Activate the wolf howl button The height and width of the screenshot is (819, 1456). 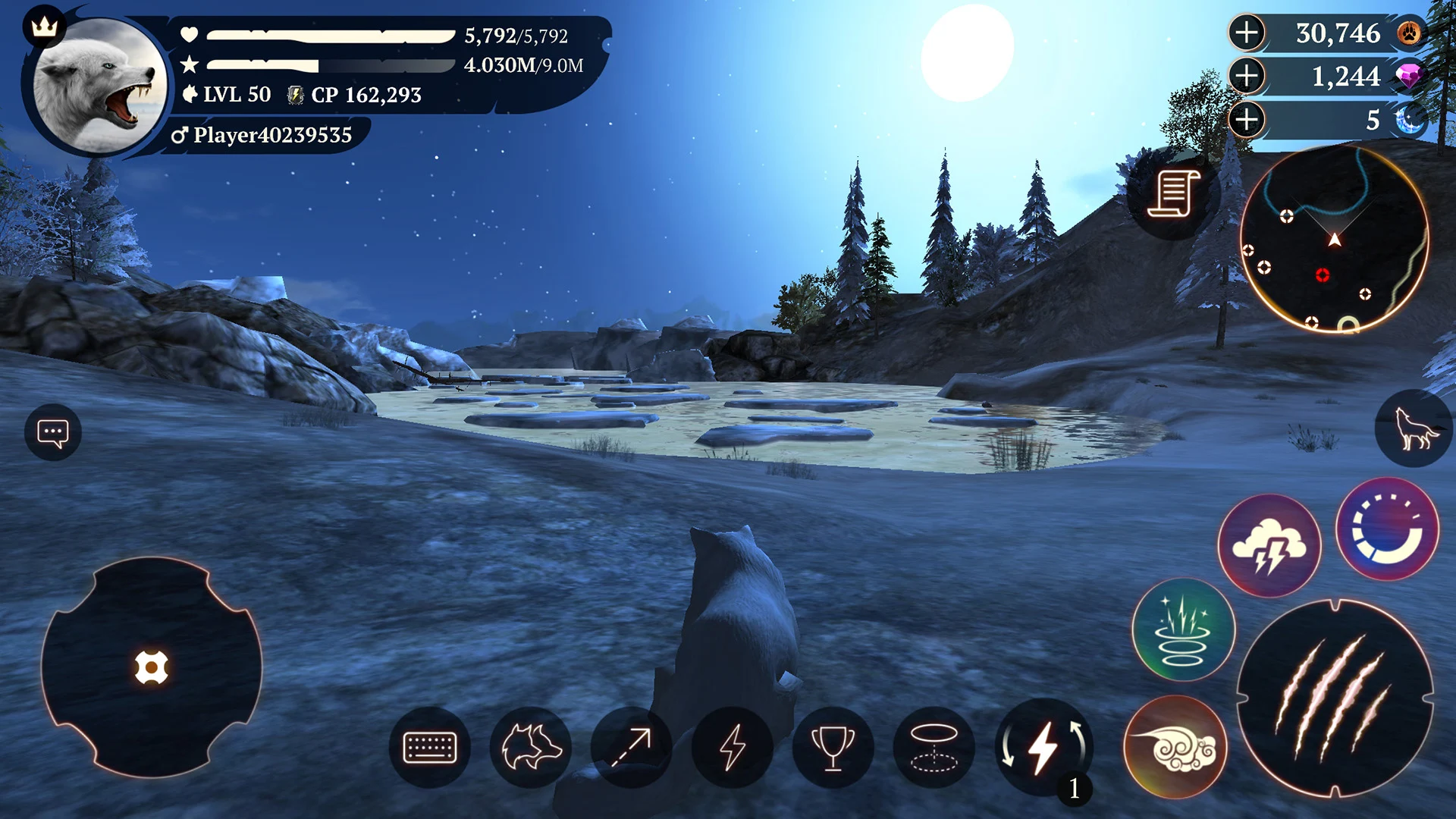1414,429
